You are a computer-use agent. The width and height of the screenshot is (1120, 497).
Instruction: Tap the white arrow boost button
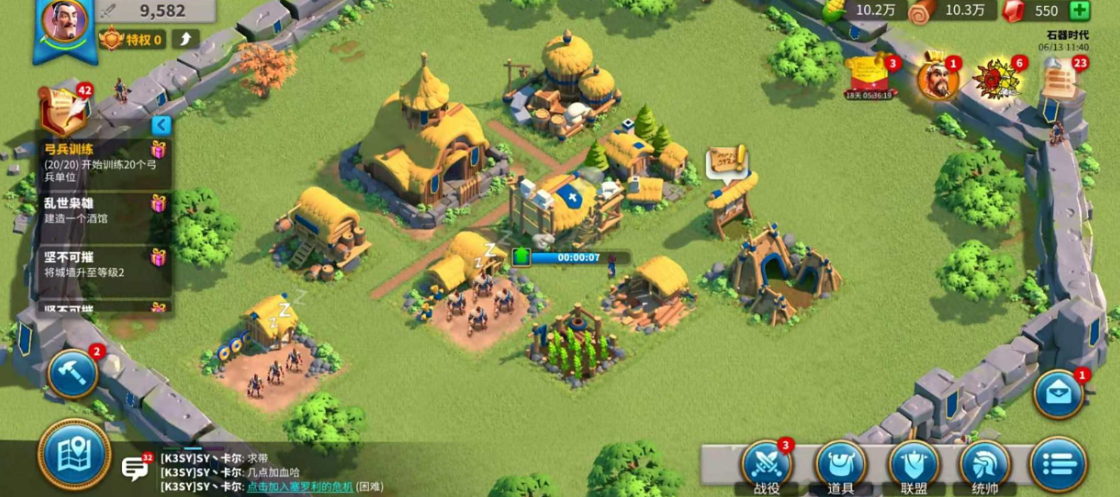tap(185, 39)
